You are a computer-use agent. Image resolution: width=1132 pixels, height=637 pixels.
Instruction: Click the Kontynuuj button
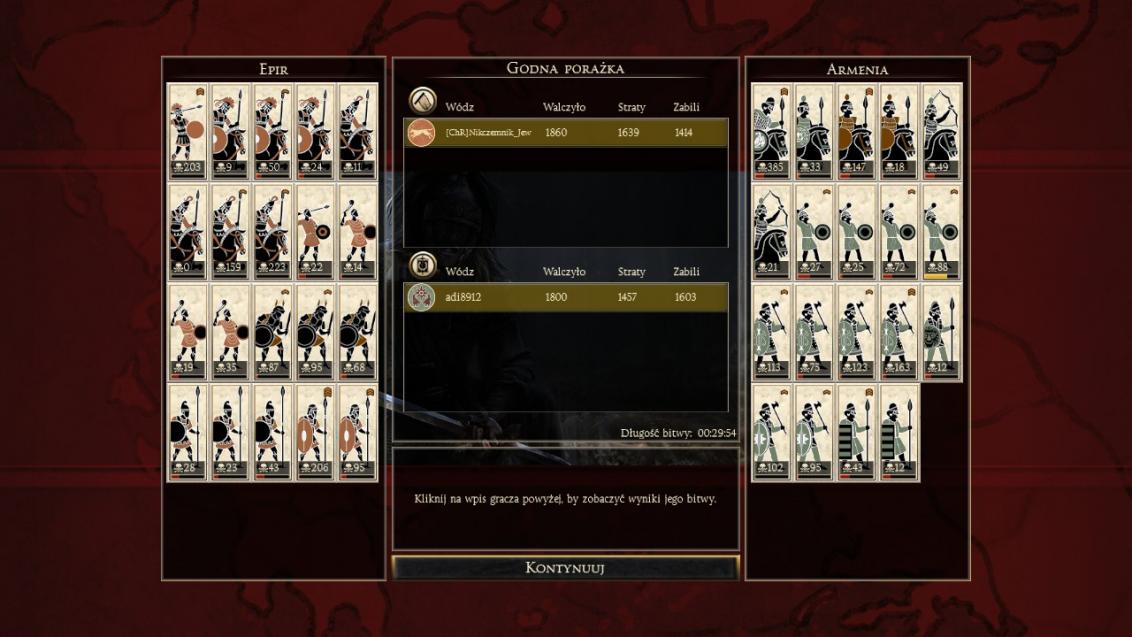[565, 568]
